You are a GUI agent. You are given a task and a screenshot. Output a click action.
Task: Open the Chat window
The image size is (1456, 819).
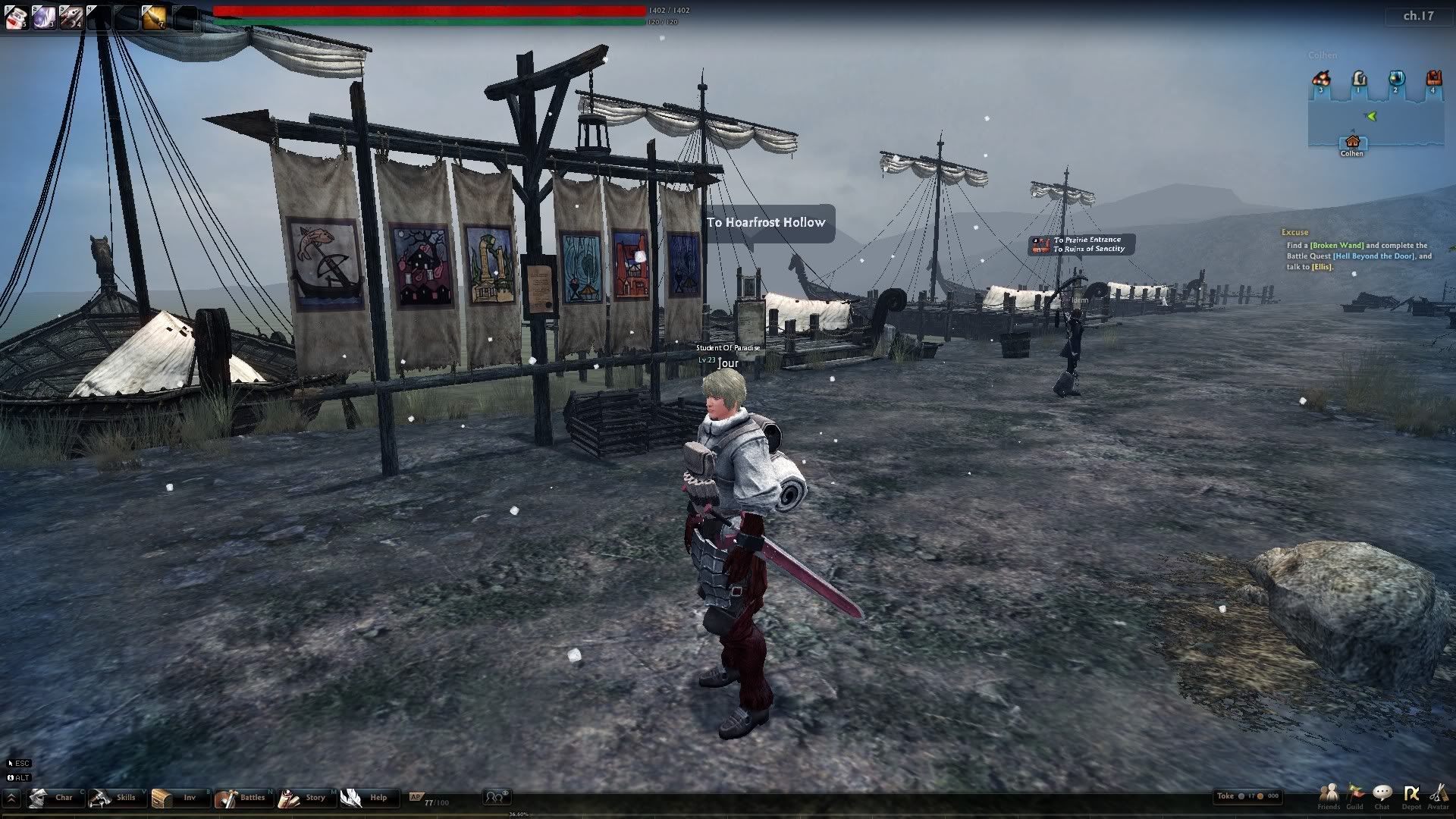click(x=1382, y=795)
